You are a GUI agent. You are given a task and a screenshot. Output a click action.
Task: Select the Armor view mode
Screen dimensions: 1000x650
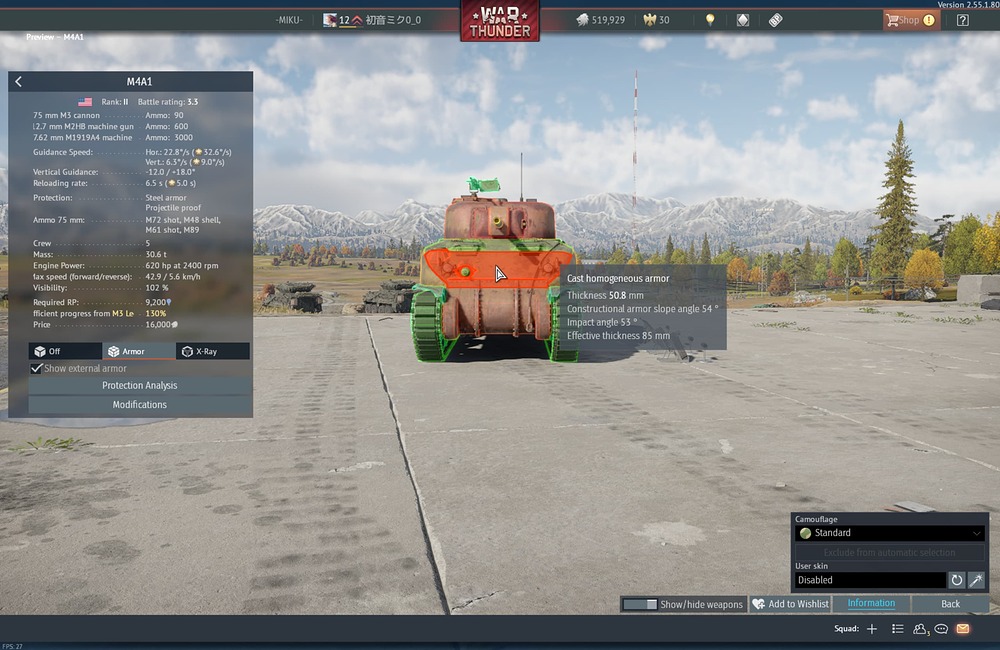click(x=138, y=351)
